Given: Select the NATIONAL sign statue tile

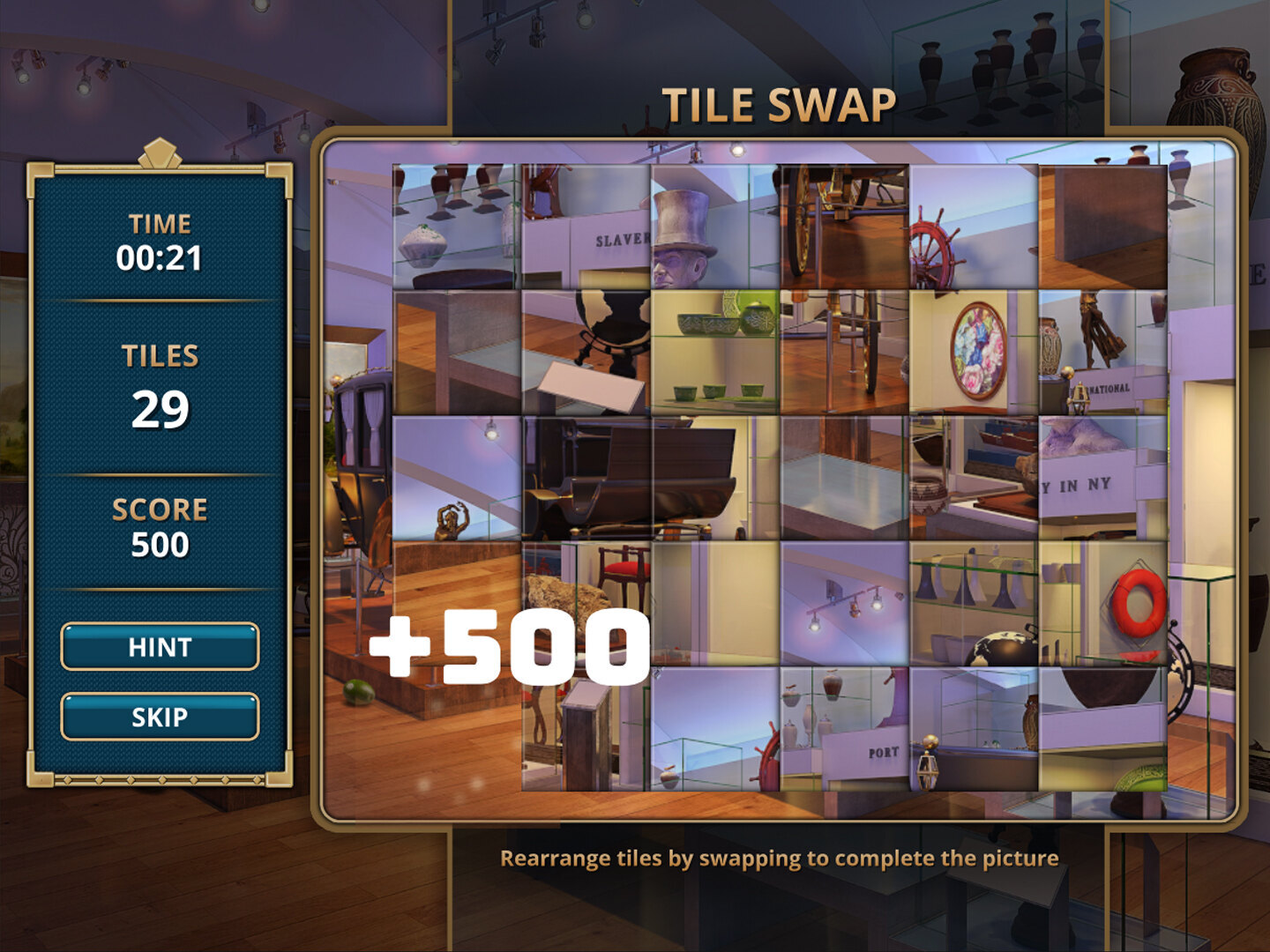Looking at the screenshot, I should click(x=1103, y=353).
